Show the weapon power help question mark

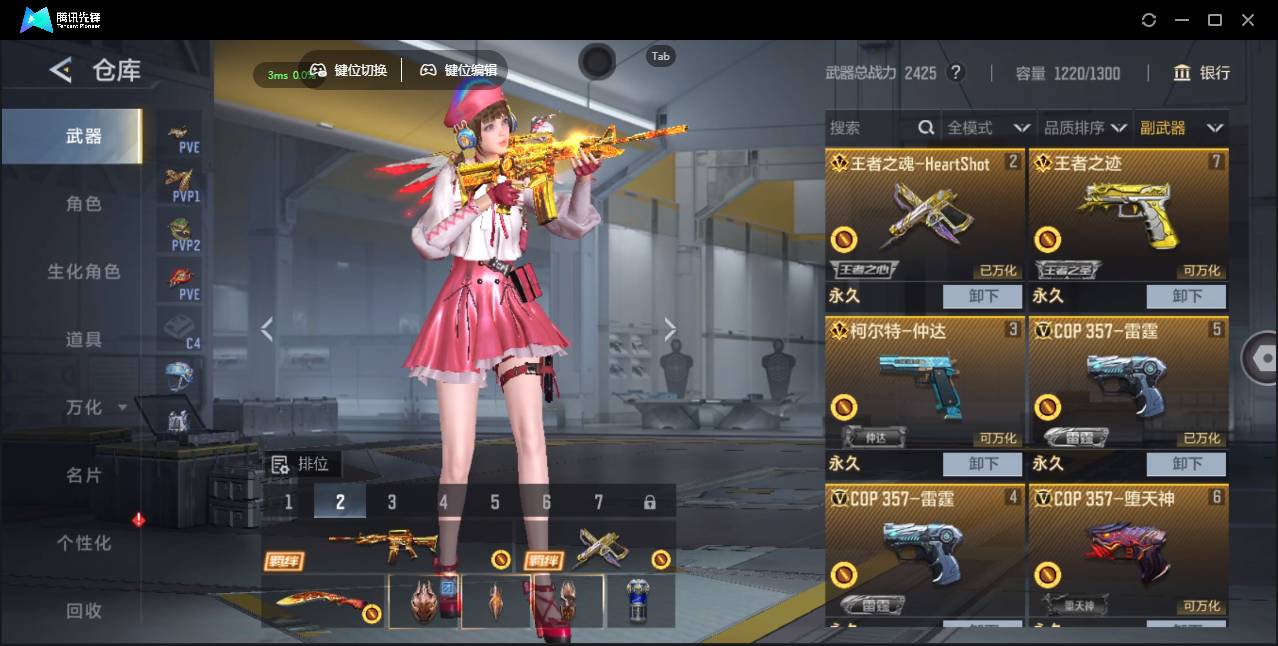(956, 73)
